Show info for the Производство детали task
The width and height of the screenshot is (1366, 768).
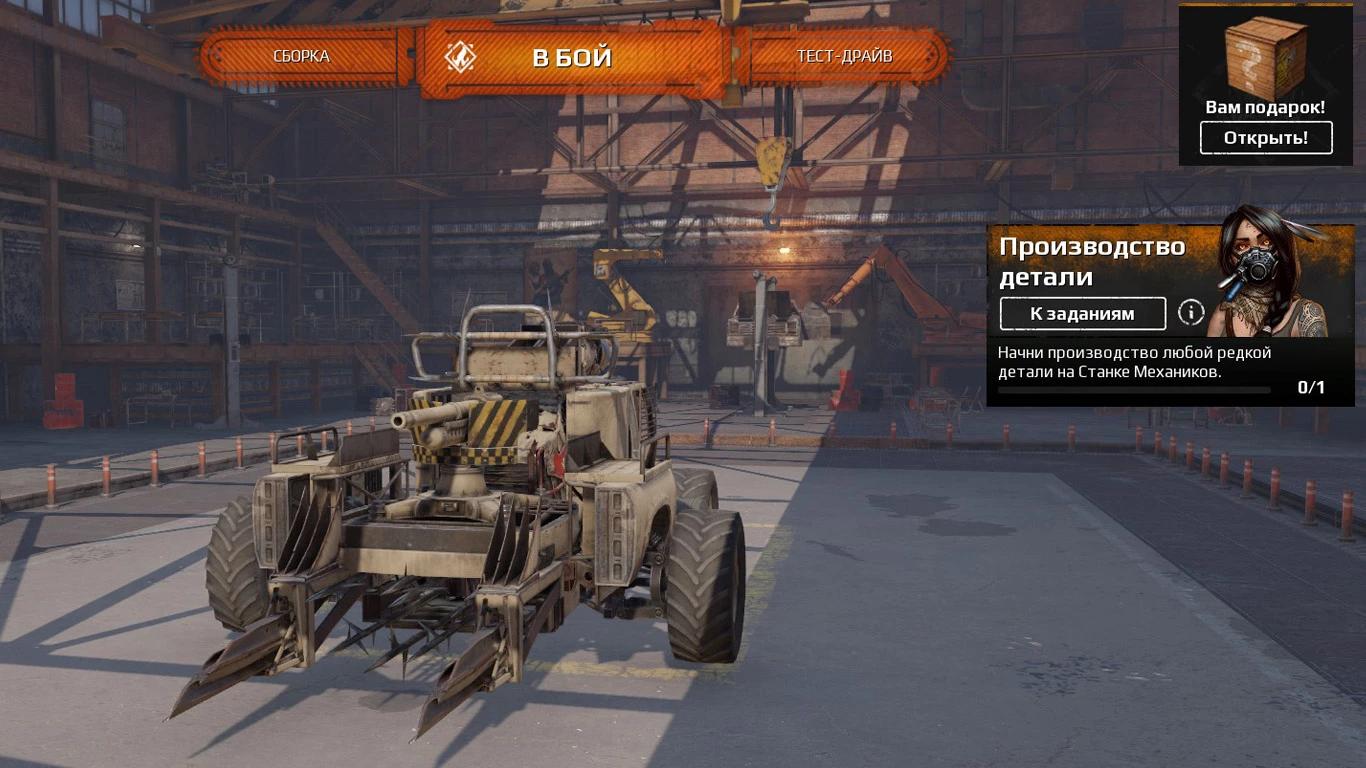(x=1190, y=313)
